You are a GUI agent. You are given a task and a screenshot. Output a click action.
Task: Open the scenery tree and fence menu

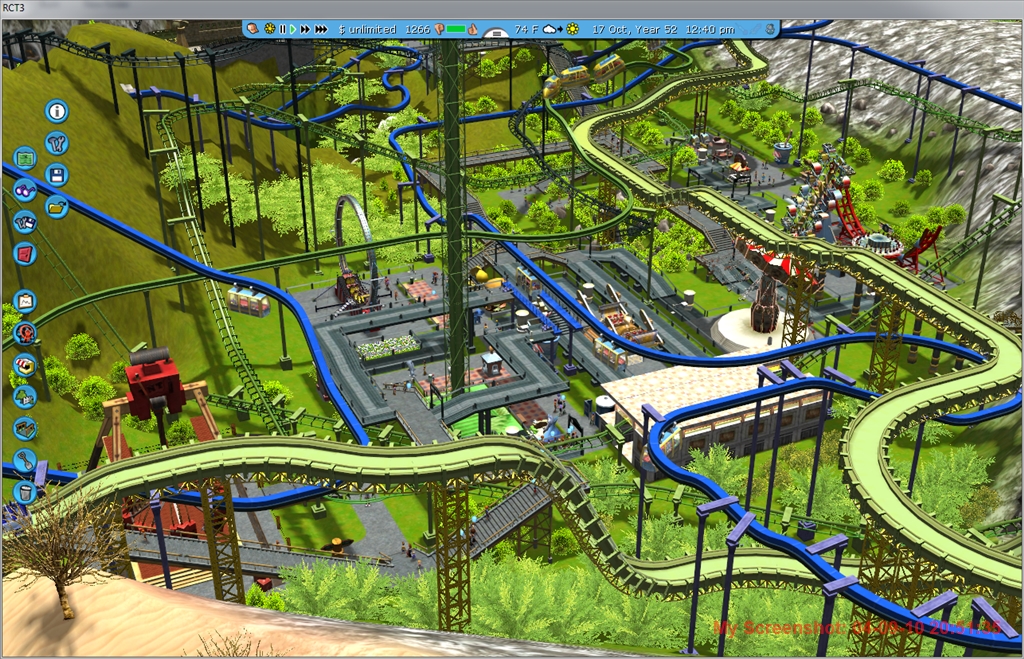pyautogui.click(x=25, y=397)
